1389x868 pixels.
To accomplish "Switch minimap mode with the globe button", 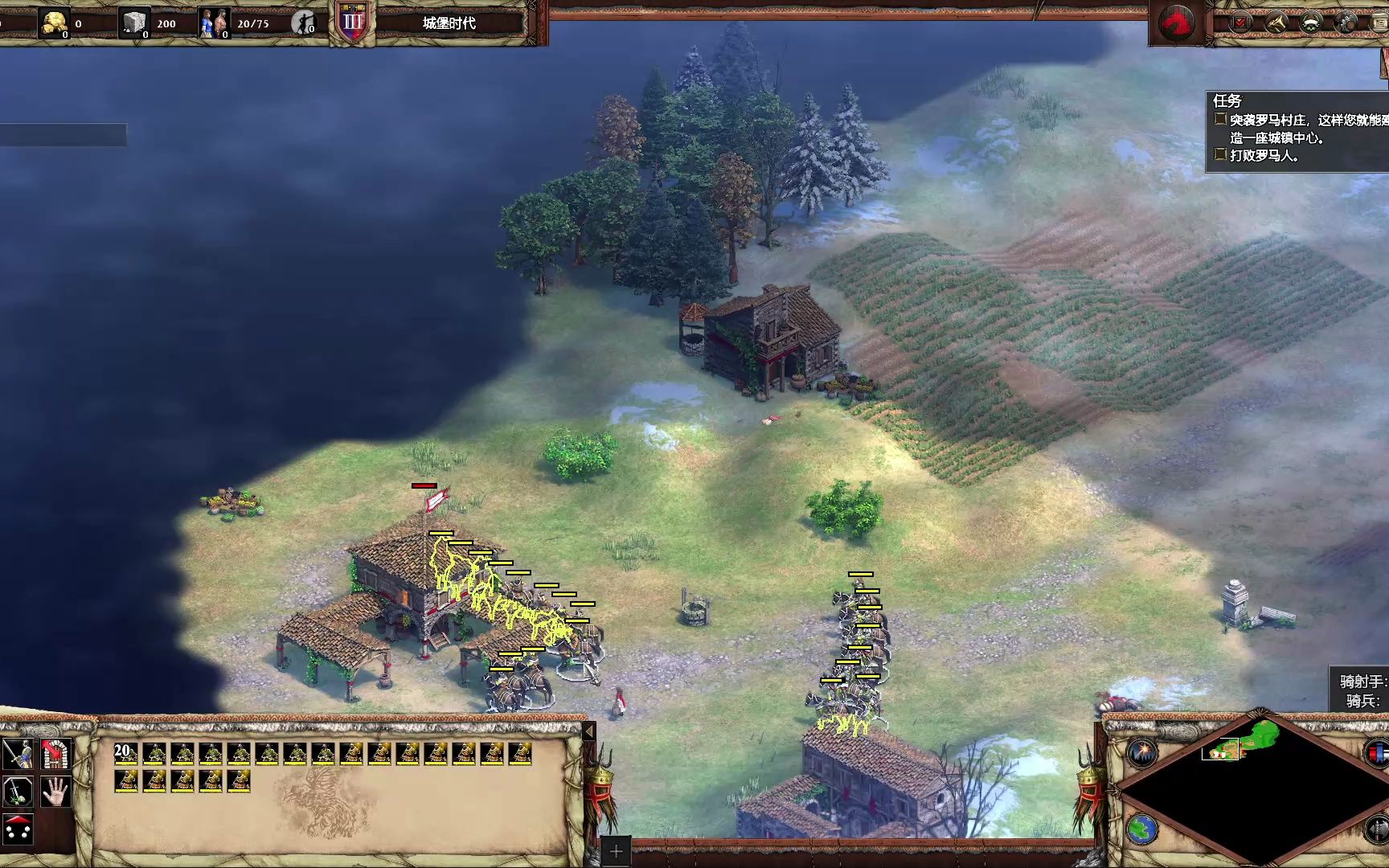I will point(1141,829).
